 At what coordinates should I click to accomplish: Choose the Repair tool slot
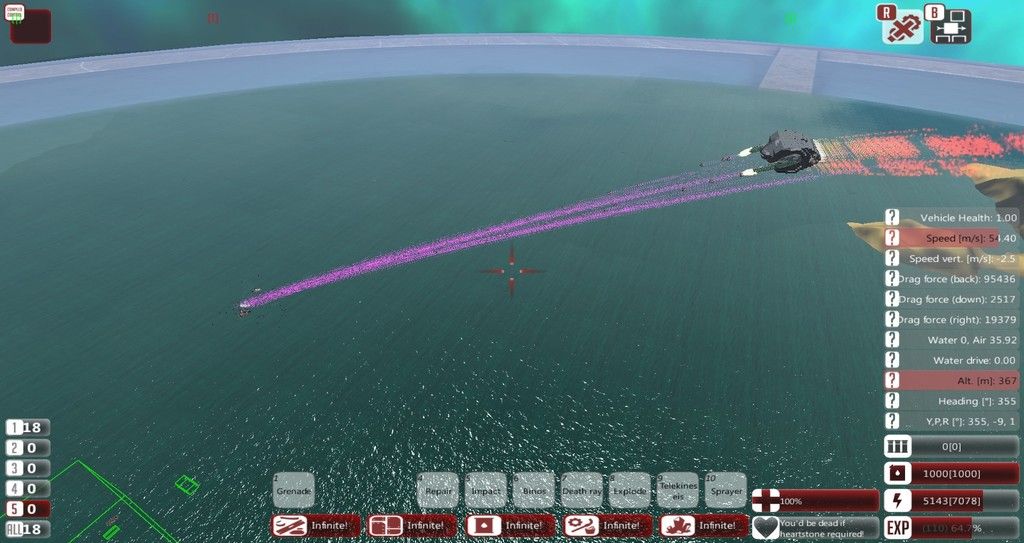(437, 490)
